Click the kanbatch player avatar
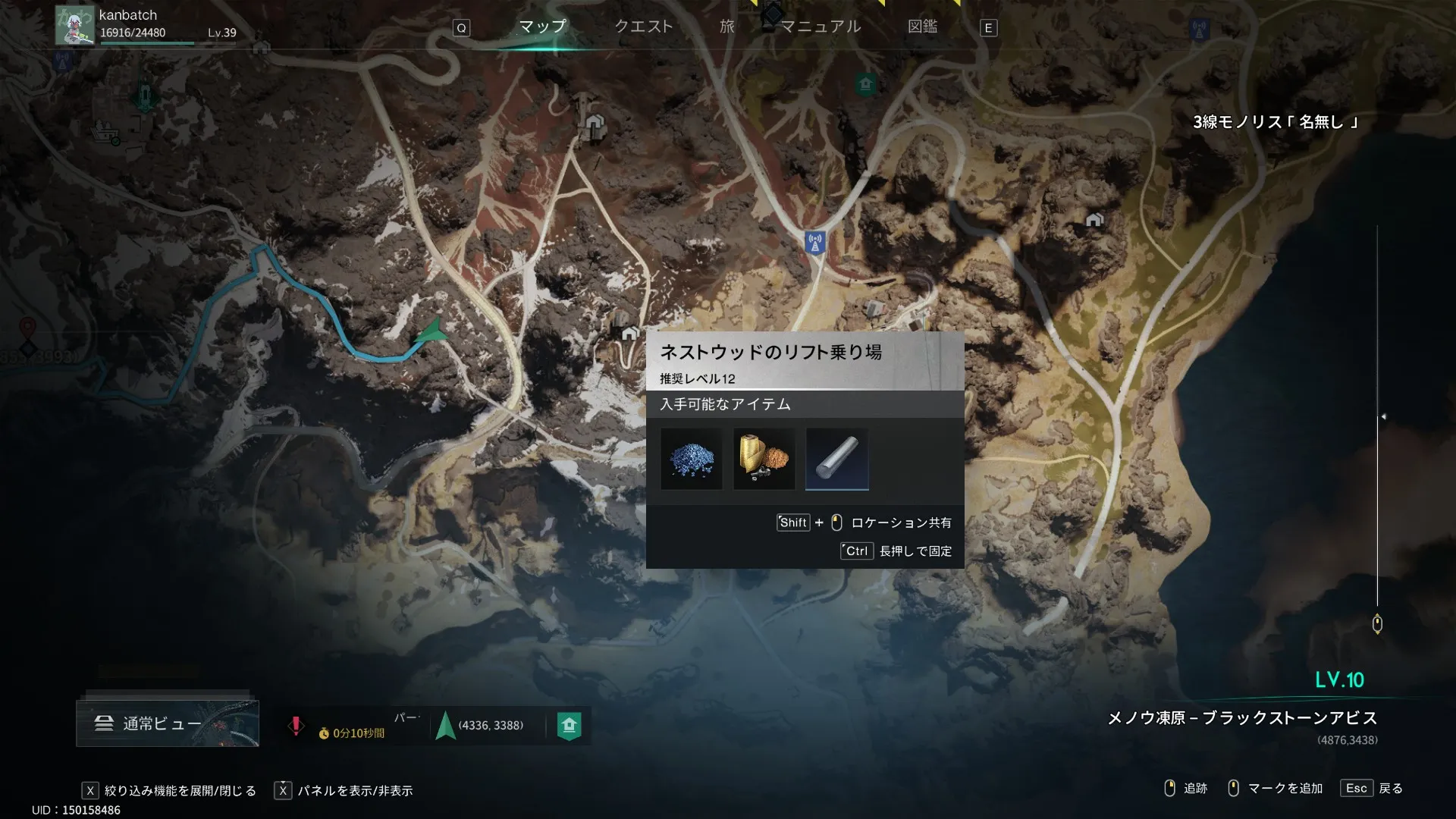This screenshot has width=1456, height=819. click(74, 24)
